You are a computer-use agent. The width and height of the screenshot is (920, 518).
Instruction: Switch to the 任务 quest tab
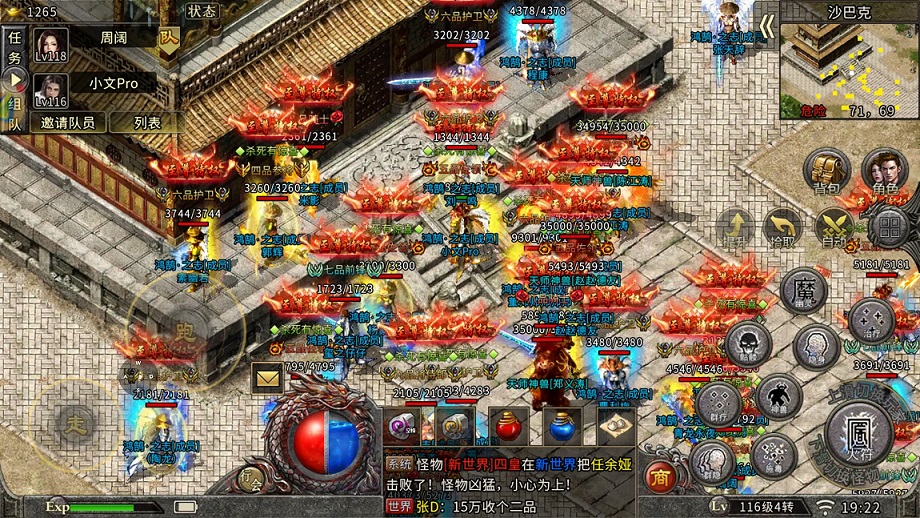click(x=14, y=49)
